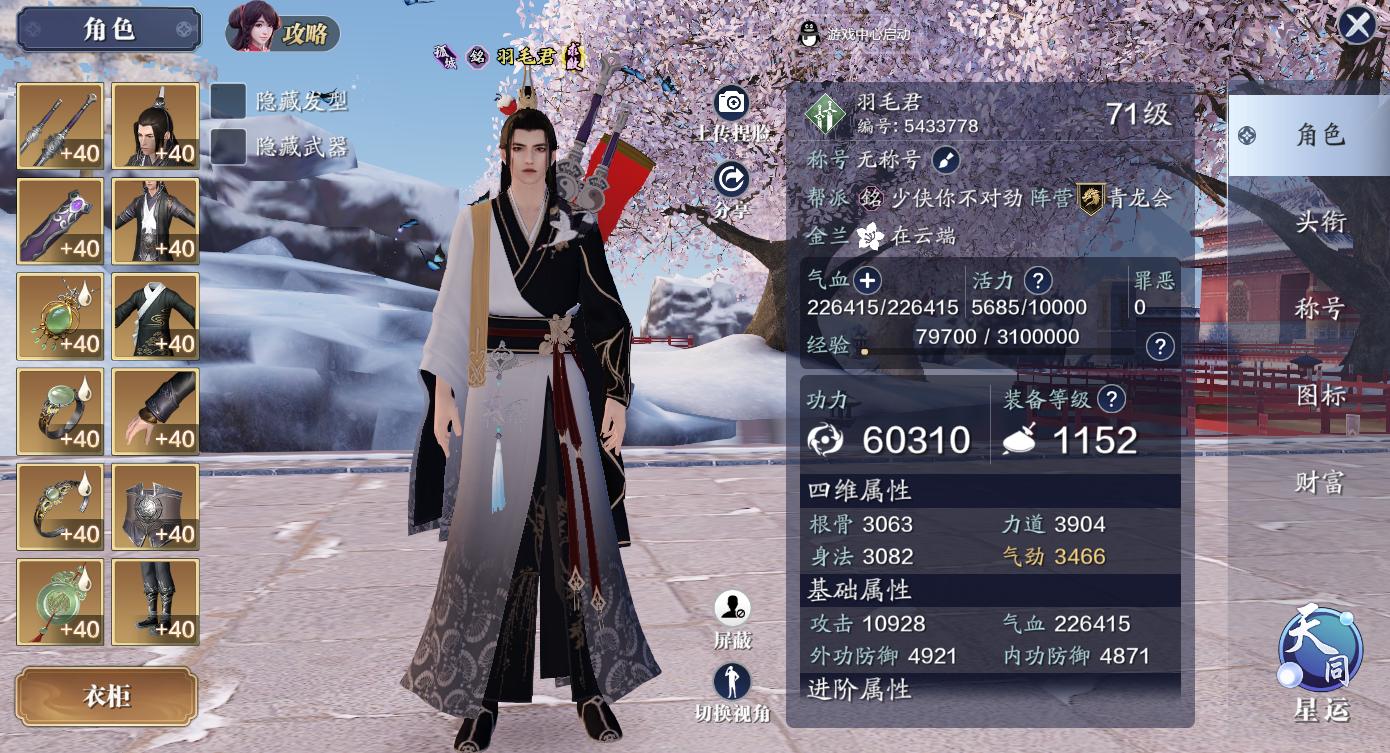Switch to the 财富 wealth tab

pos(1320,483)
